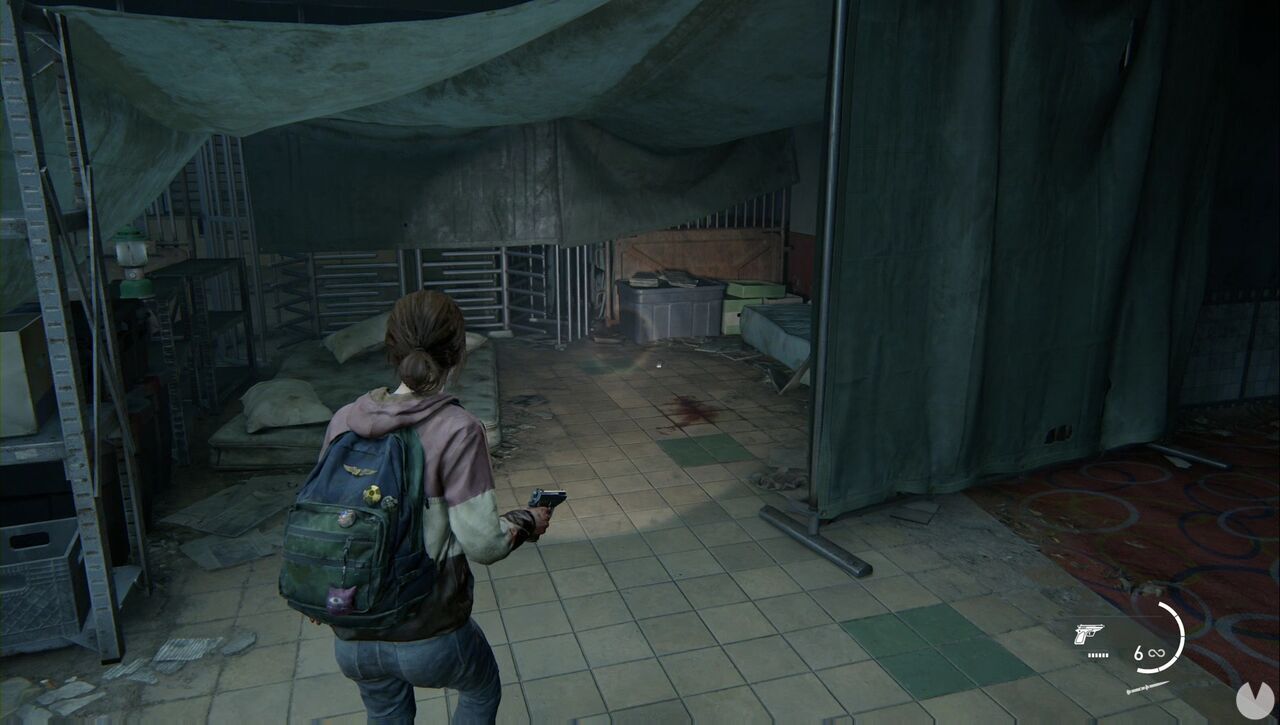
Task: Click the Vandal logo watermark
Action: [1255, 698]
